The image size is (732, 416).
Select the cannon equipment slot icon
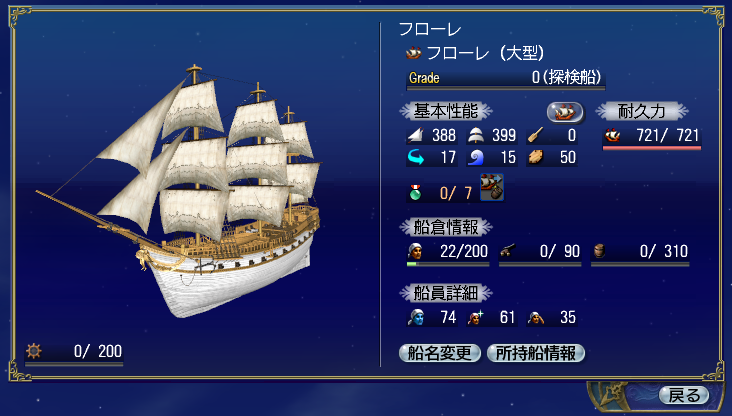(492, 186)
